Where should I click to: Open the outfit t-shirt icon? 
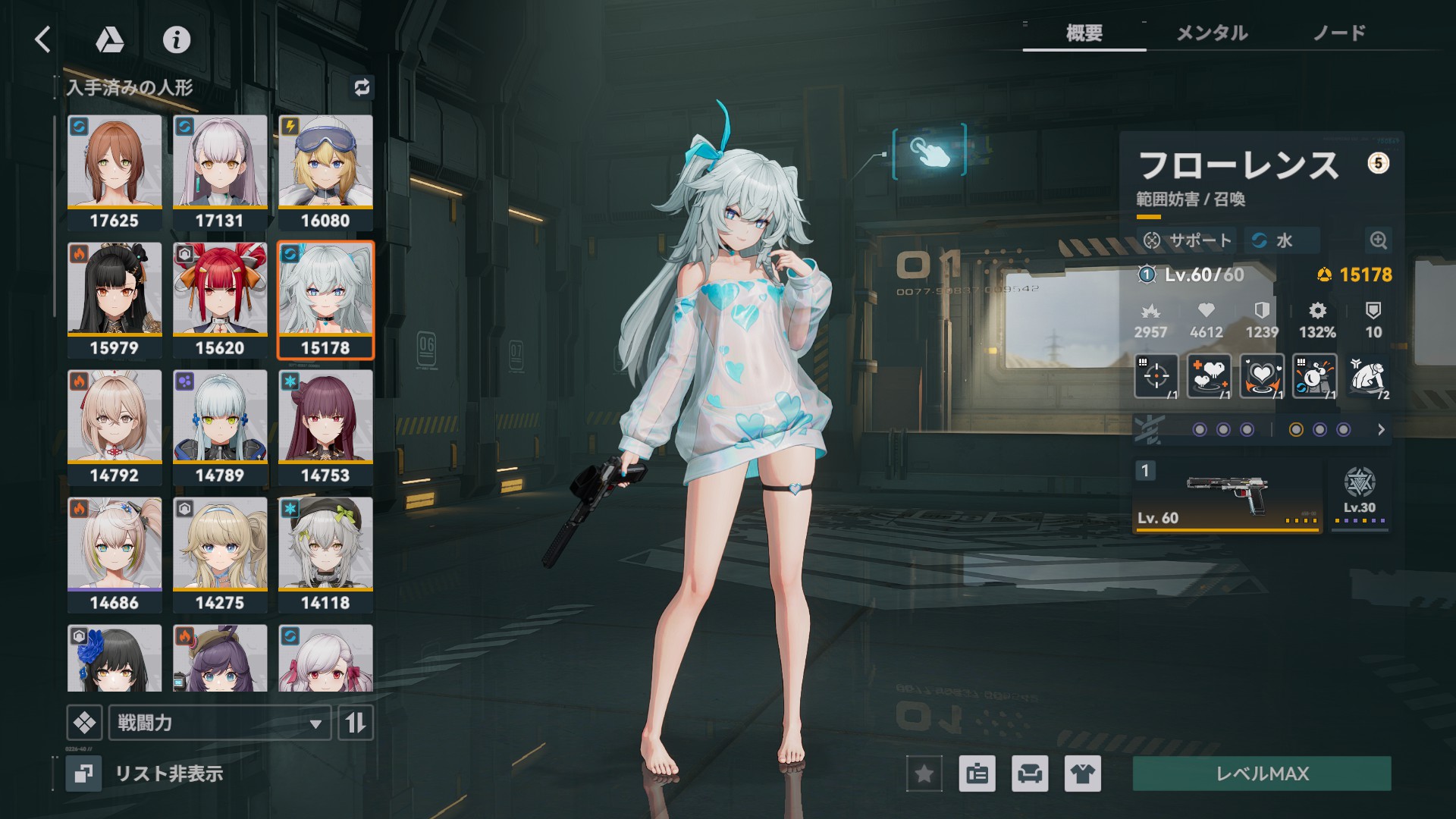click(1082, 773)
